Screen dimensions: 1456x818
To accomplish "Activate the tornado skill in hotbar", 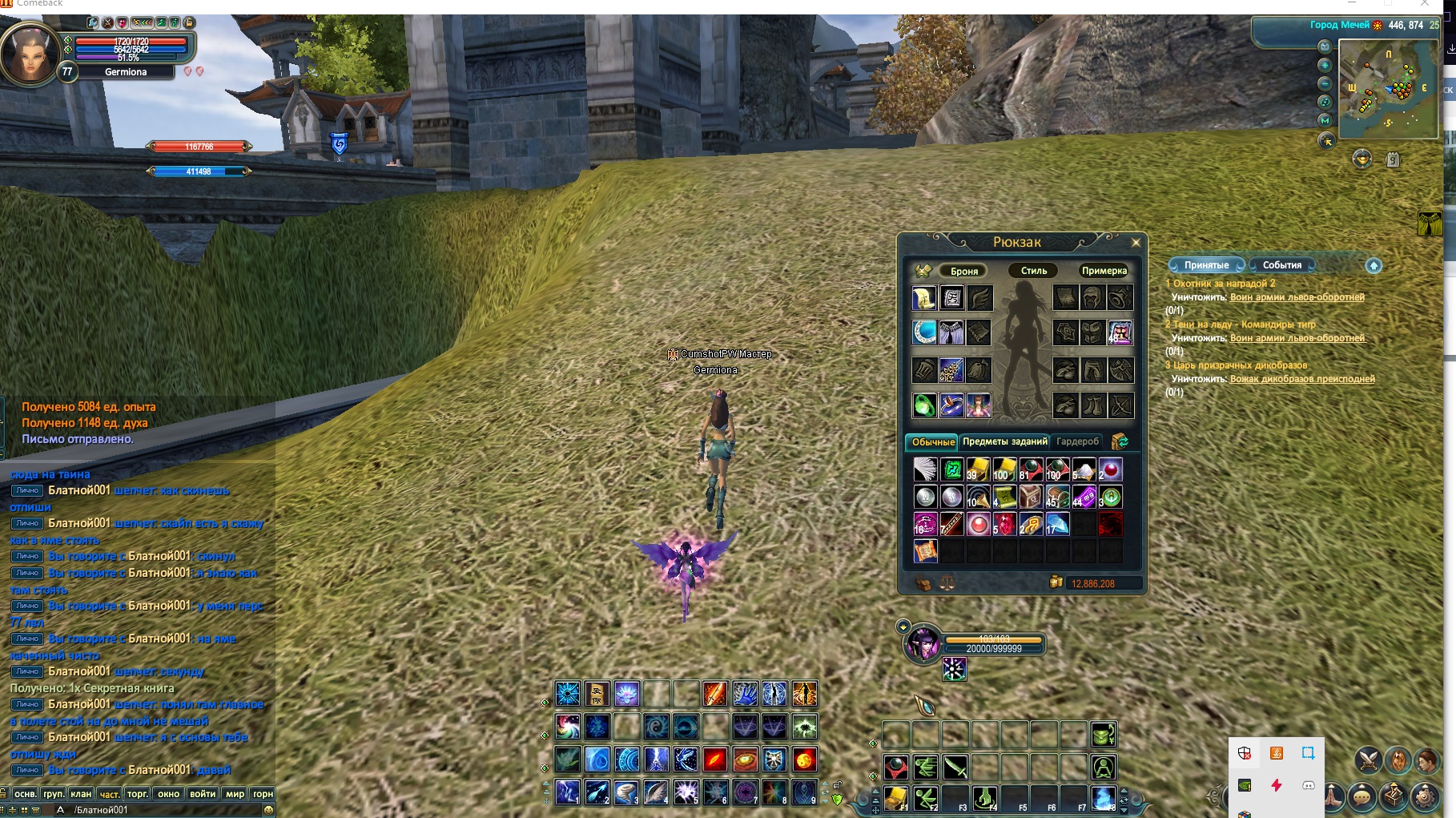I will coord(625,792).
